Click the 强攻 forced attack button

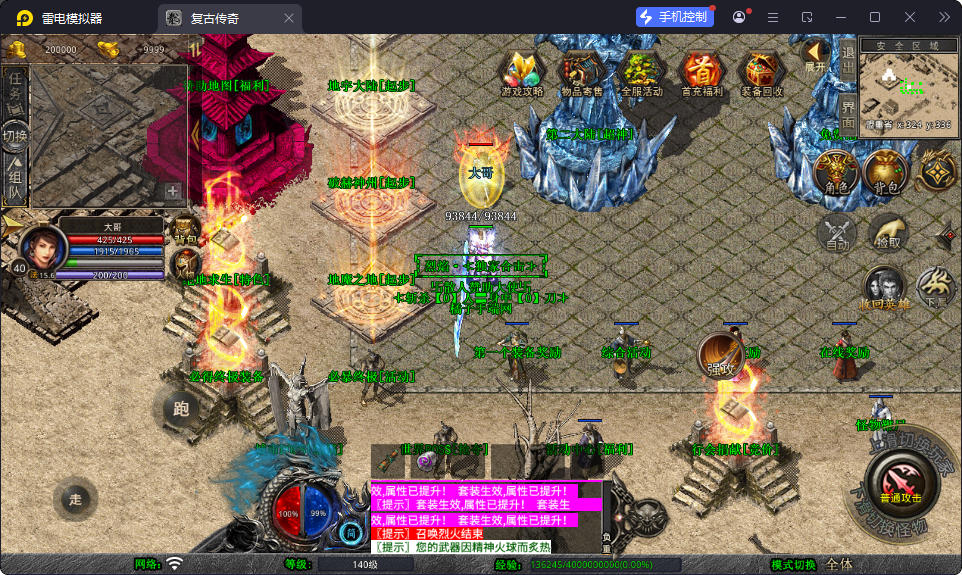pos(721,356)
